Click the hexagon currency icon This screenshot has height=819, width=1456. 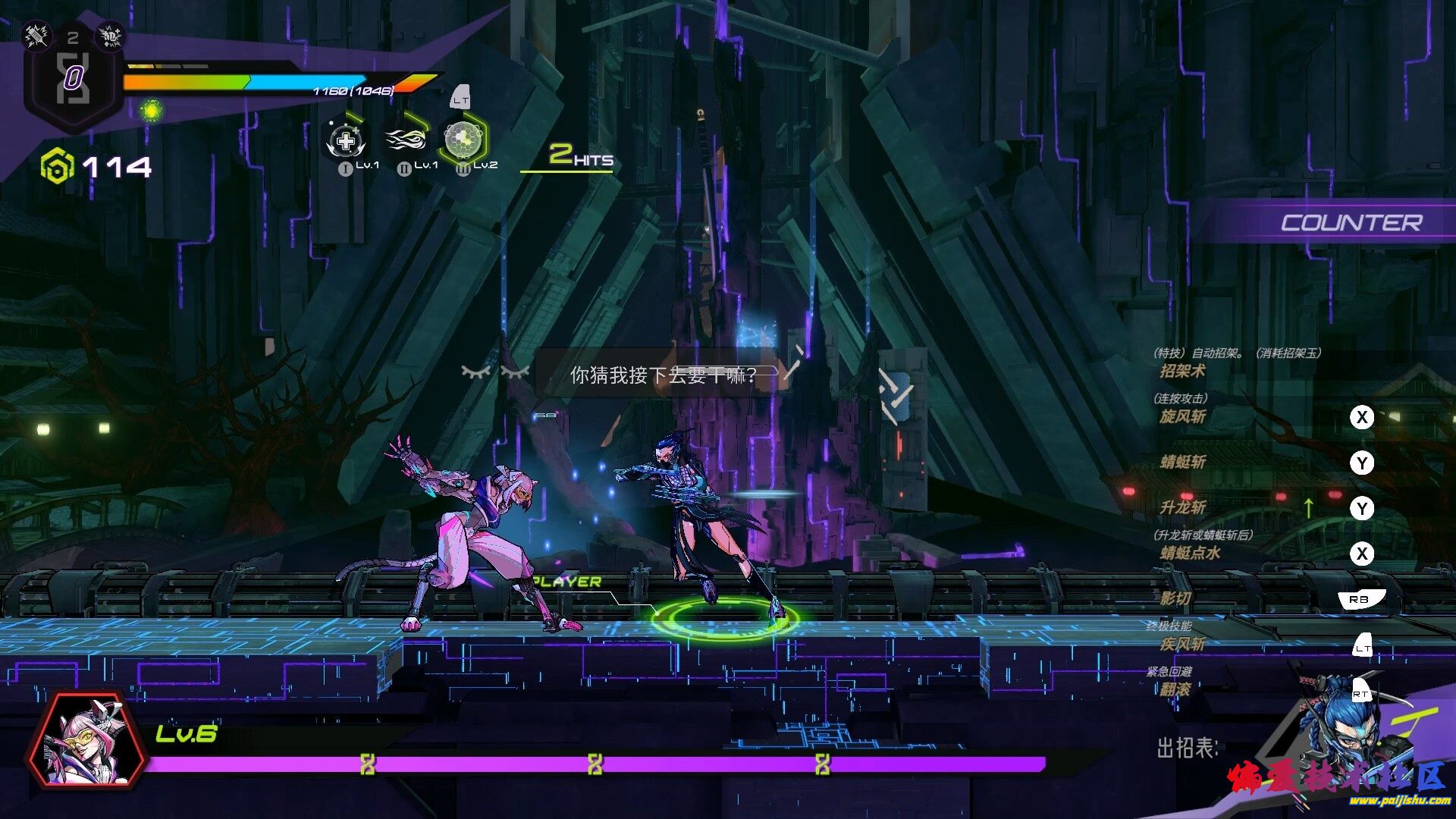tap(58, 166)
